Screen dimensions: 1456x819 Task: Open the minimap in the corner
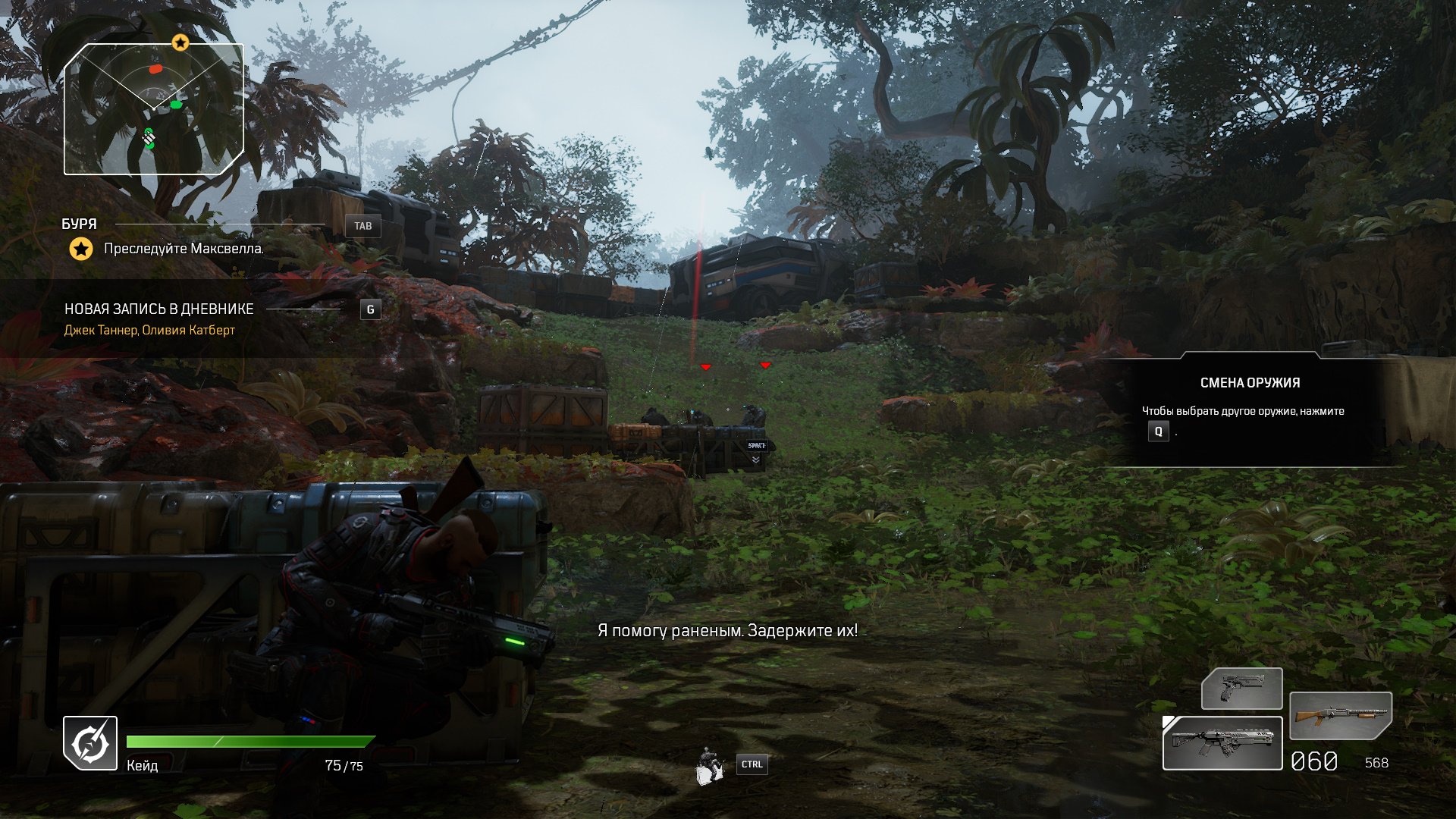point(154,109)
